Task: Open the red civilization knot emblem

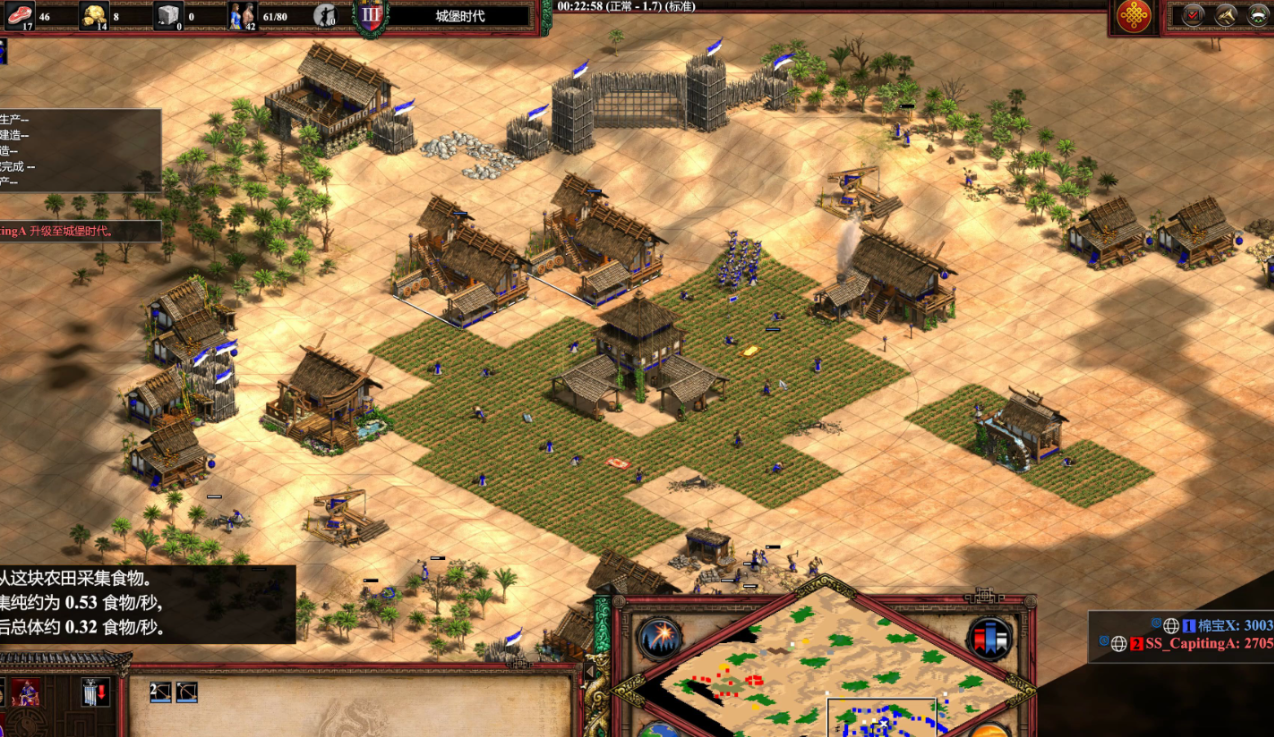Action: coord(1133,16)
